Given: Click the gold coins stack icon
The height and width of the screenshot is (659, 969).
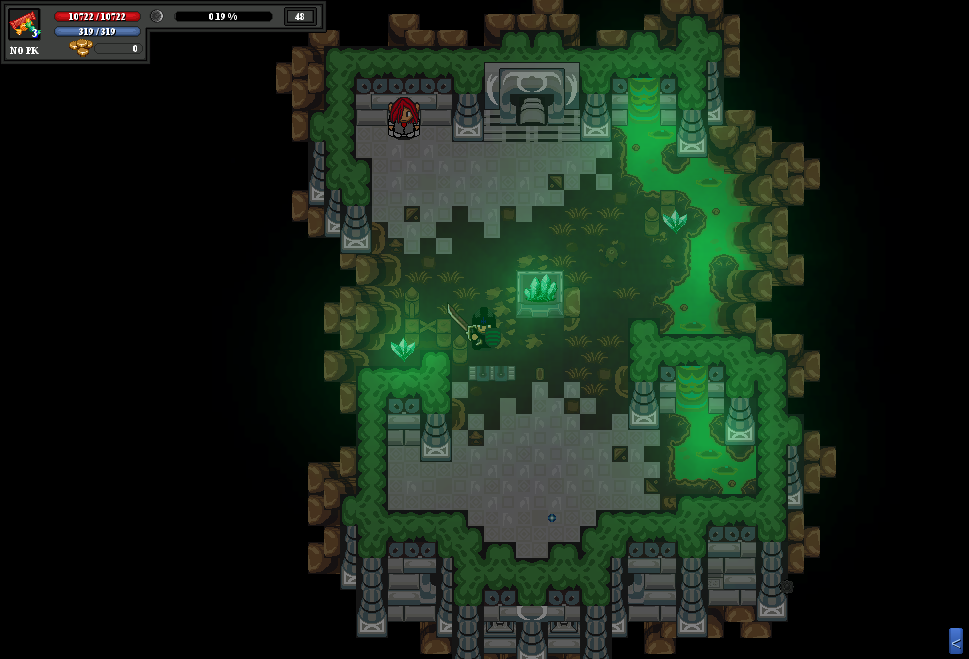Looking at the screenshot, I should 80,48.
